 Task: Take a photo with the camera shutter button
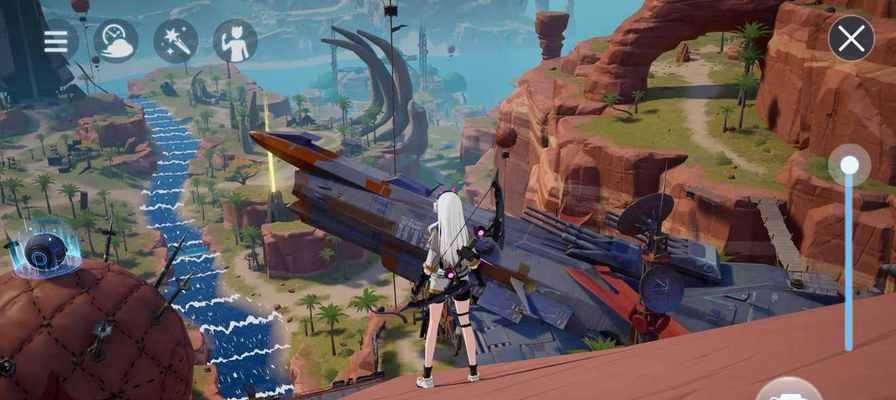pyautogui.click(x=789, y=392)
